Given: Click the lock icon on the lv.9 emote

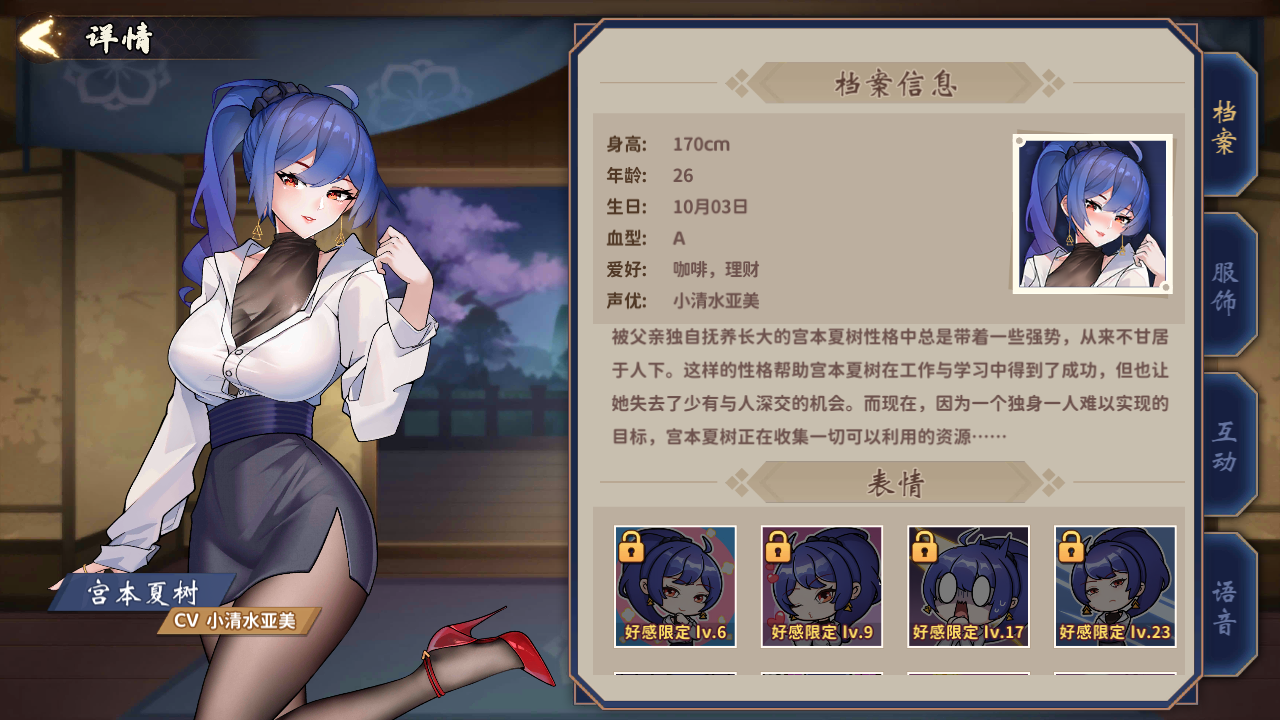Looking at the screenshot, I should (x=776, y=548).
